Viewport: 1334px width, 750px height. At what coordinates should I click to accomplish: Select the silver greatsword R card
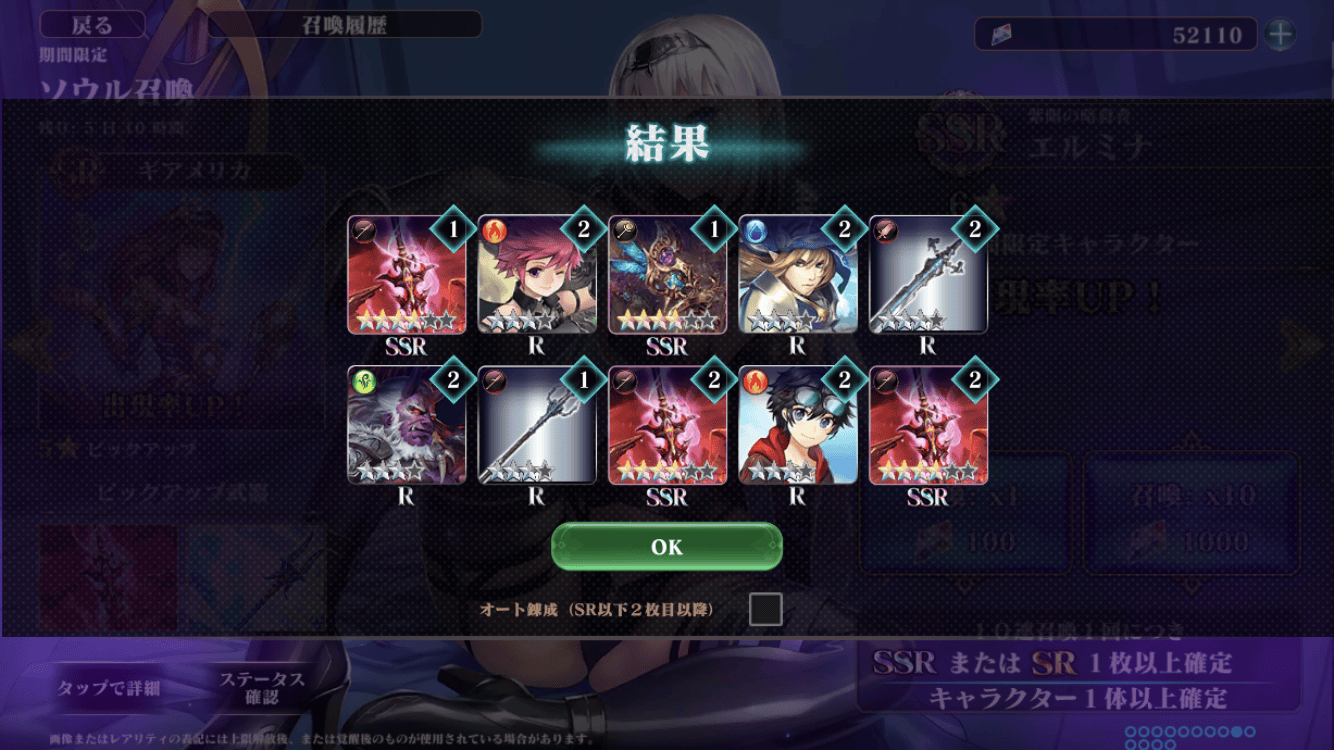928,275
